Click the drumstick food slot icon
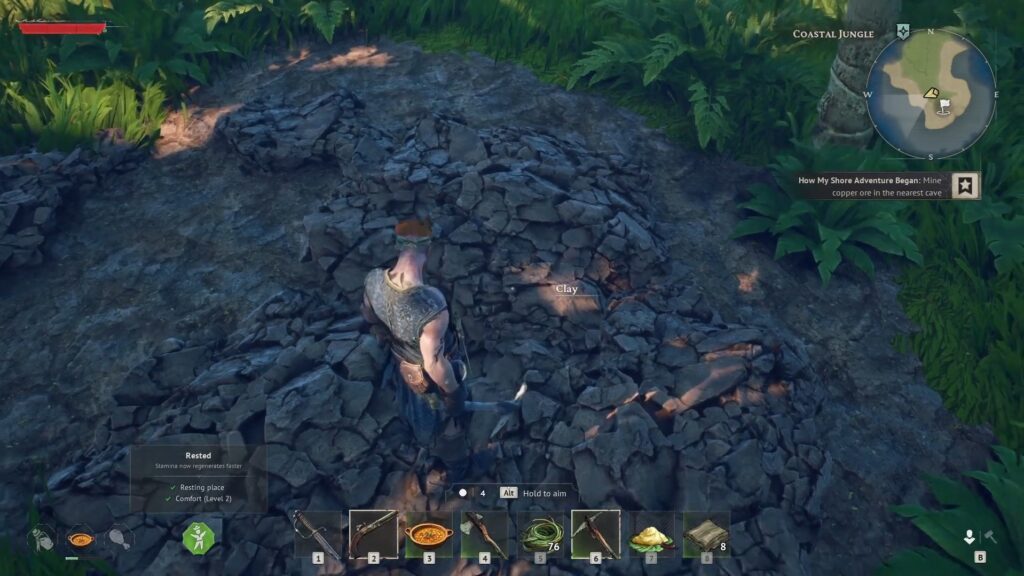This screenshot has width=1024, height=576. click(x=119, y=538)
